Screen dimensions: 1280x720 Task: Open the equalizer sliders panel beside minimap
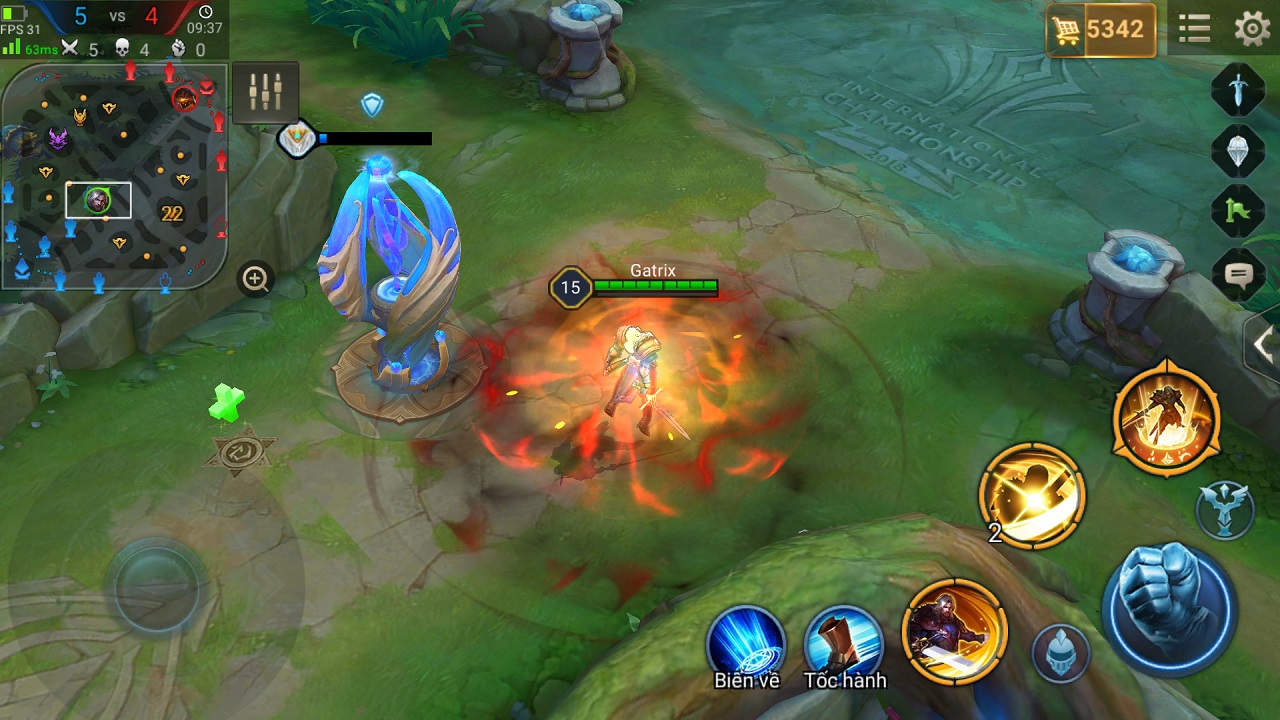pos(265,93)
